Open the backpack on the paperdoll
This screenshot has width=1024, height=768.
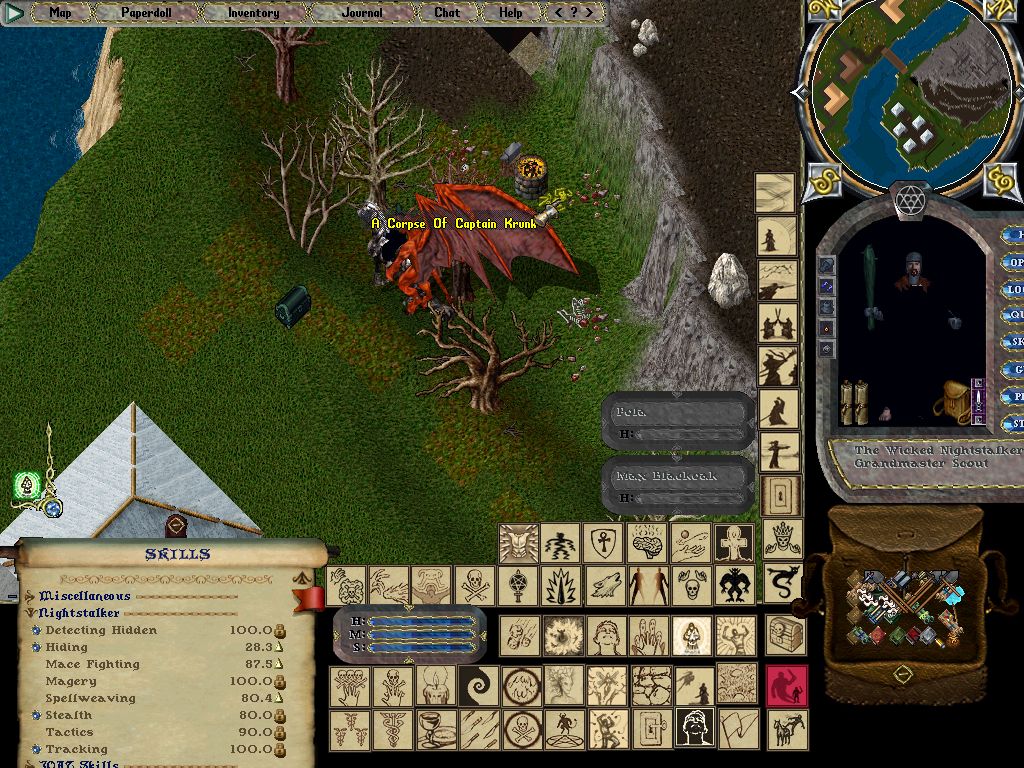954,403
